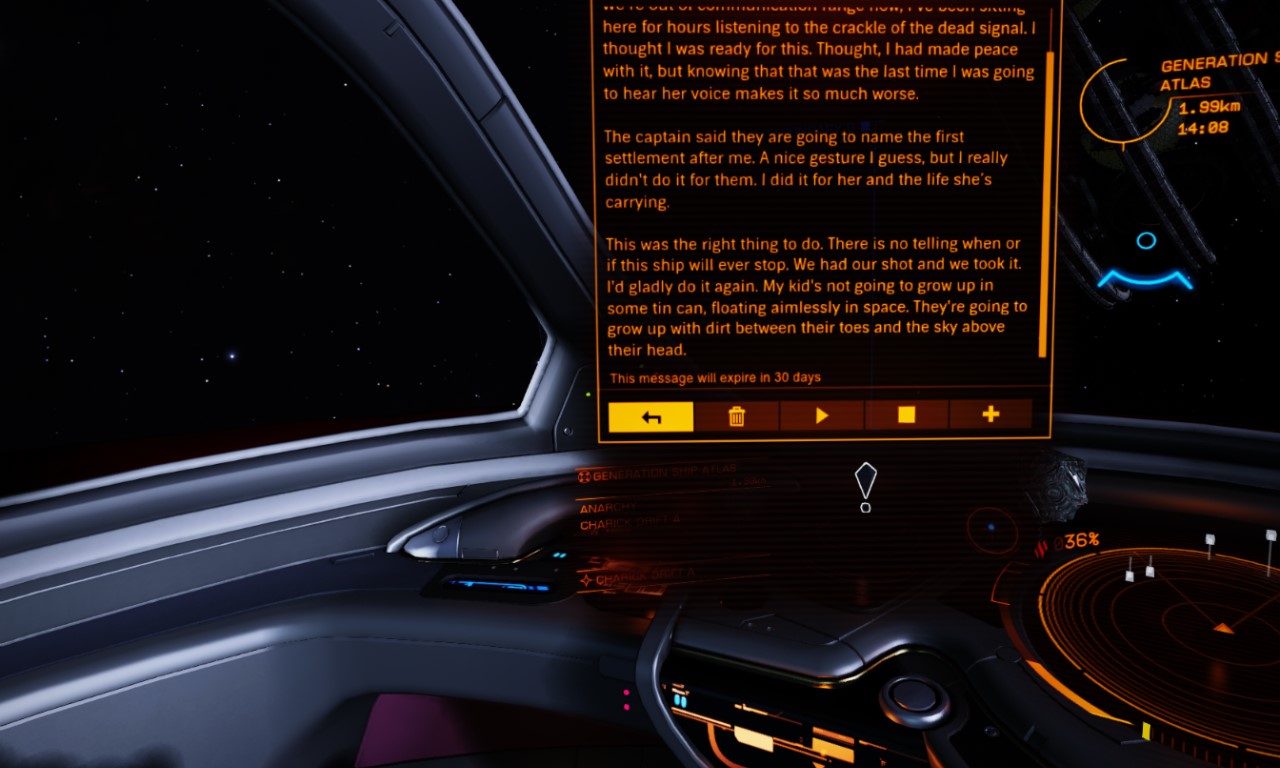Stop the message audio playback
This screenshot has width=1280, height=768.
click(906, 415)
